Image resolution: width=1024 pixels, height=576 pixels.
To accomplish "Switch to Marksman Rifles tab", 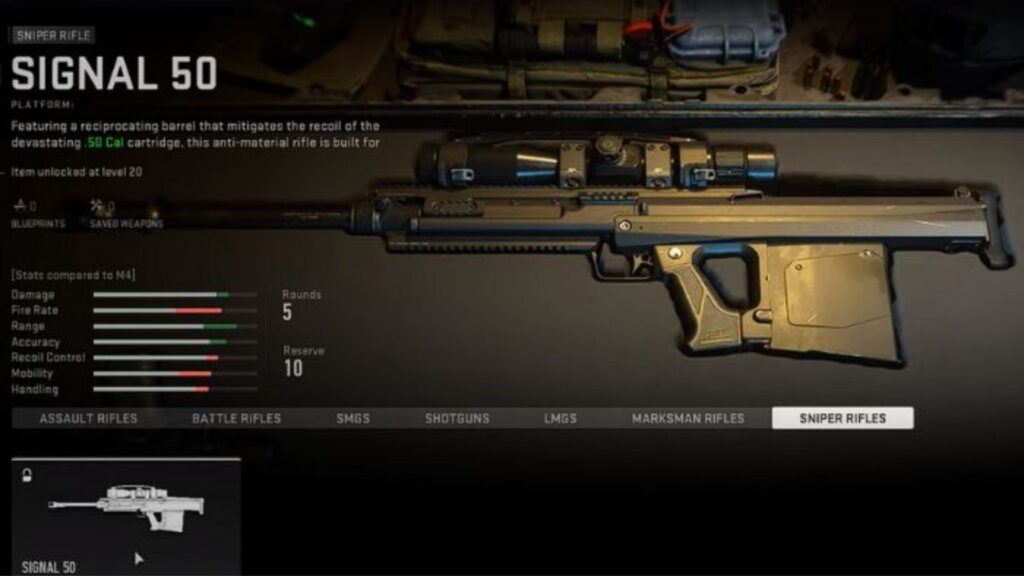I will pyautogui.click(x=688, y=418).
